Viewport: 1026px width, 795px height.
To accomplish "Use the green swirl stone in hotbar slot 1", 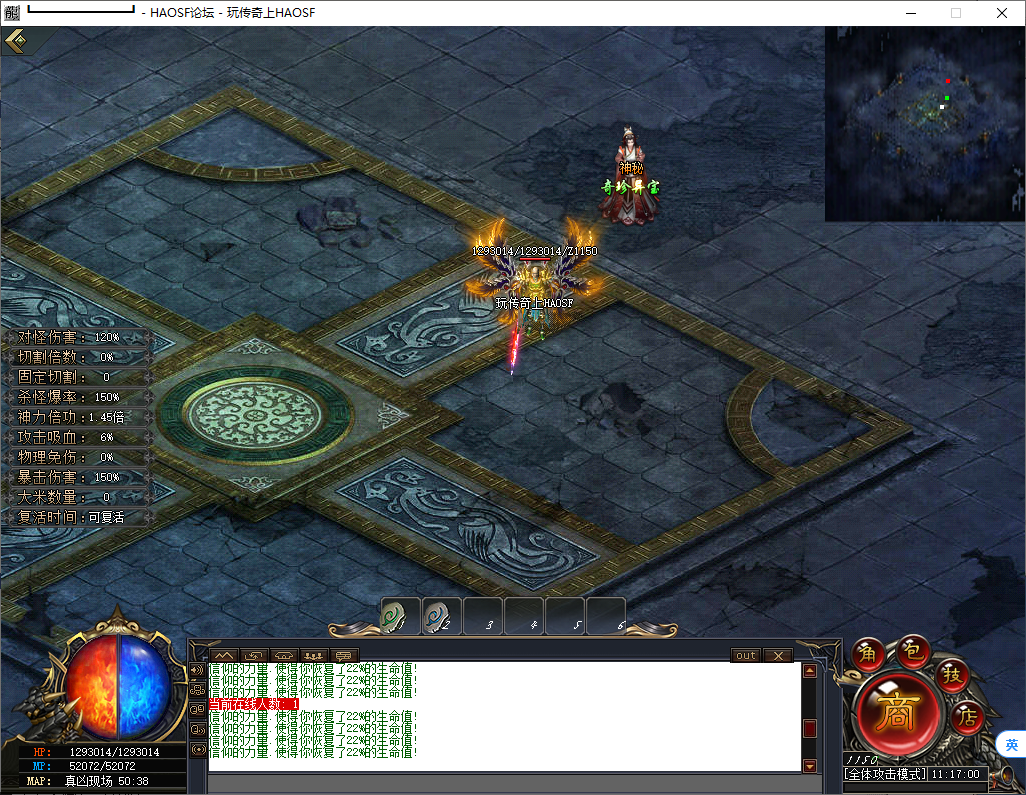I will coord(400,616).
